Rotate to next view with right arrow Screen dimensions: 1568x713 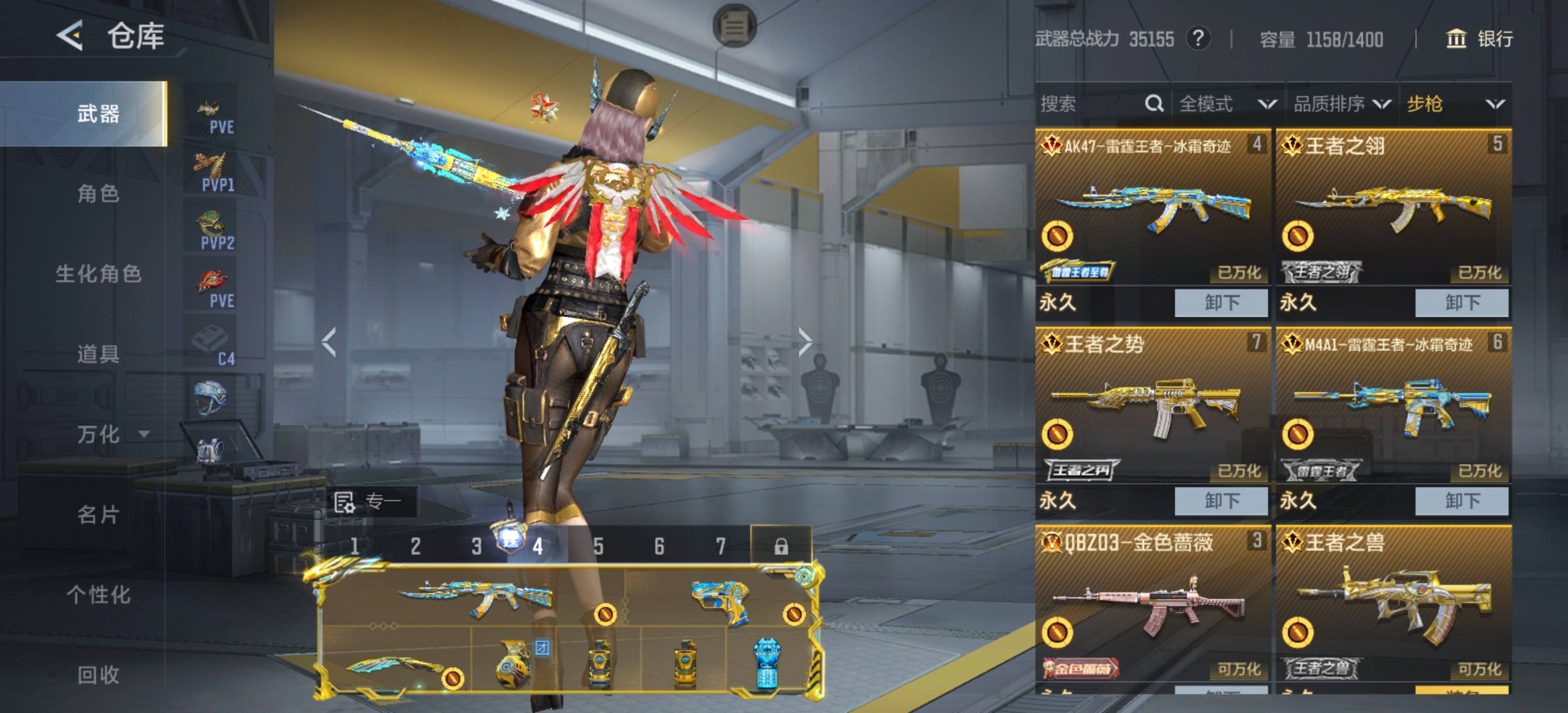click(805, 342)
